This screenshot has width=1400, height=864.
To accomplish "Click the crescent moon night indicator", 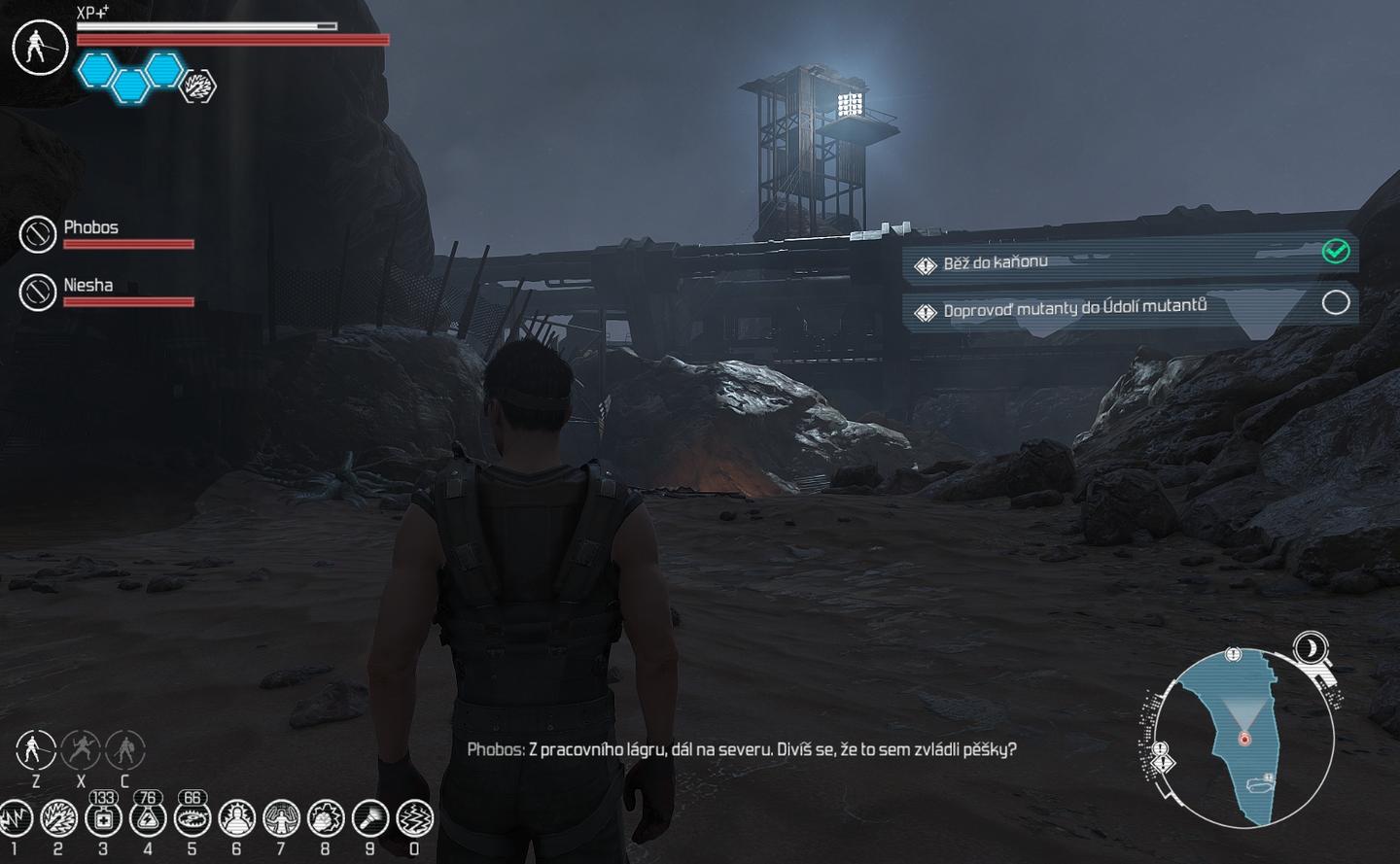I will 1312,648.
